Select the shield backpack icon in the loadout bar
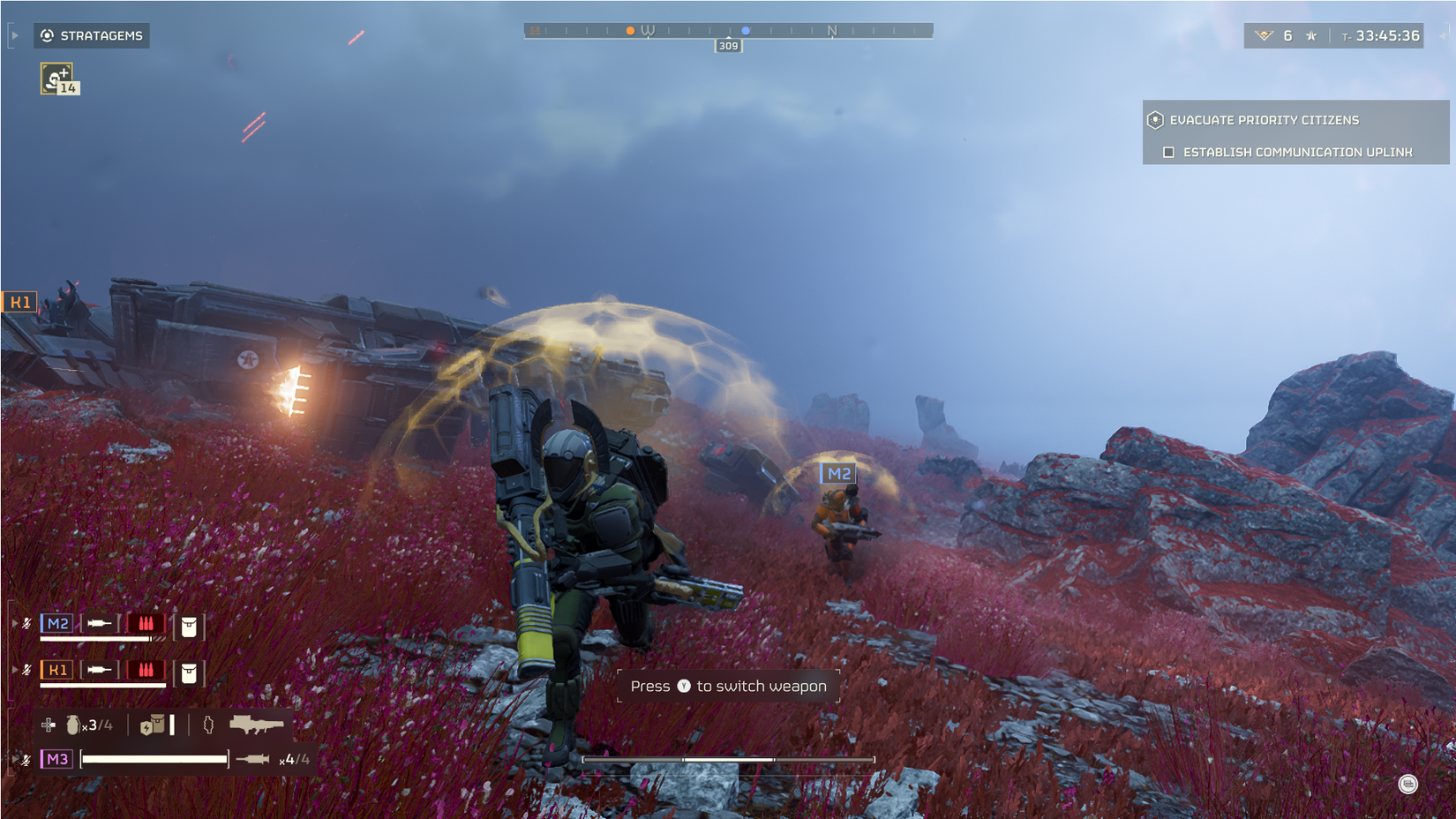Viewport: 1456px width, 819px height. (x=152, y=725)
